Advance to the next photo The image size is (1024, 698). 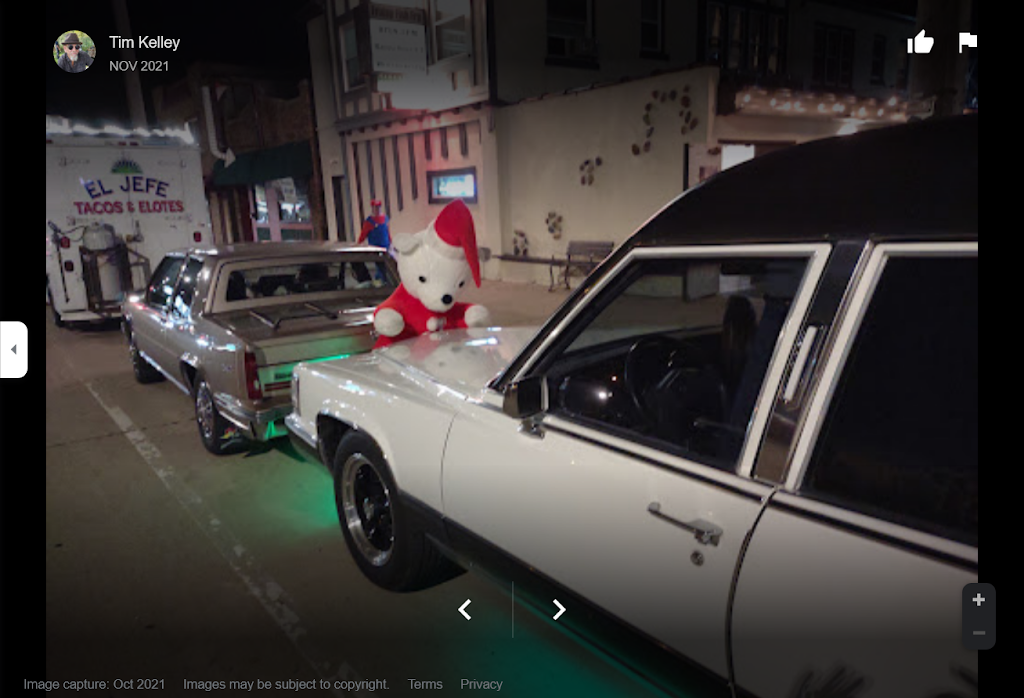point(559,609)
